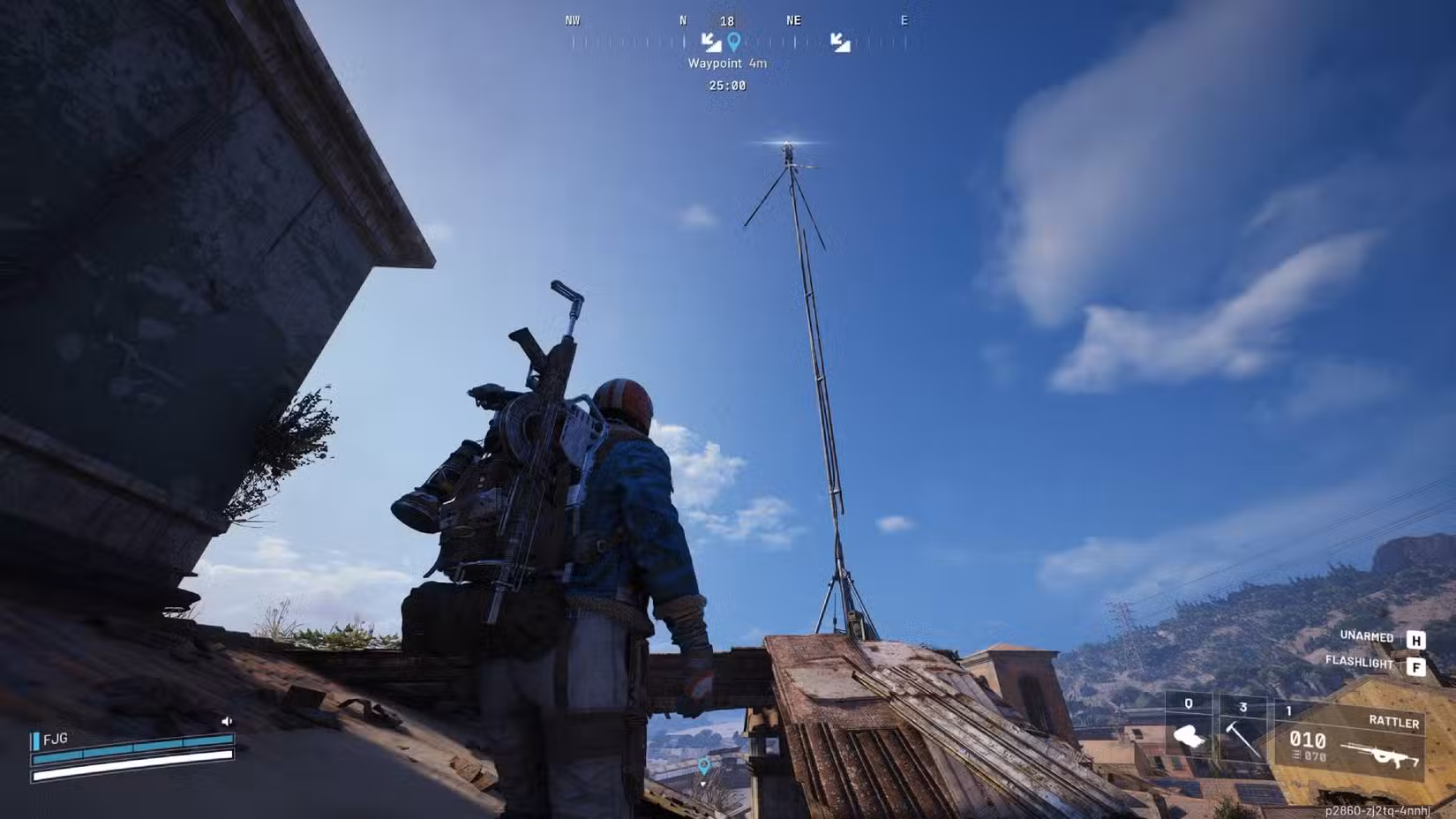Select the pickaxe tool in the inventory bar
Viewport: 1456px width, 819px height.
click(1242, 740)
